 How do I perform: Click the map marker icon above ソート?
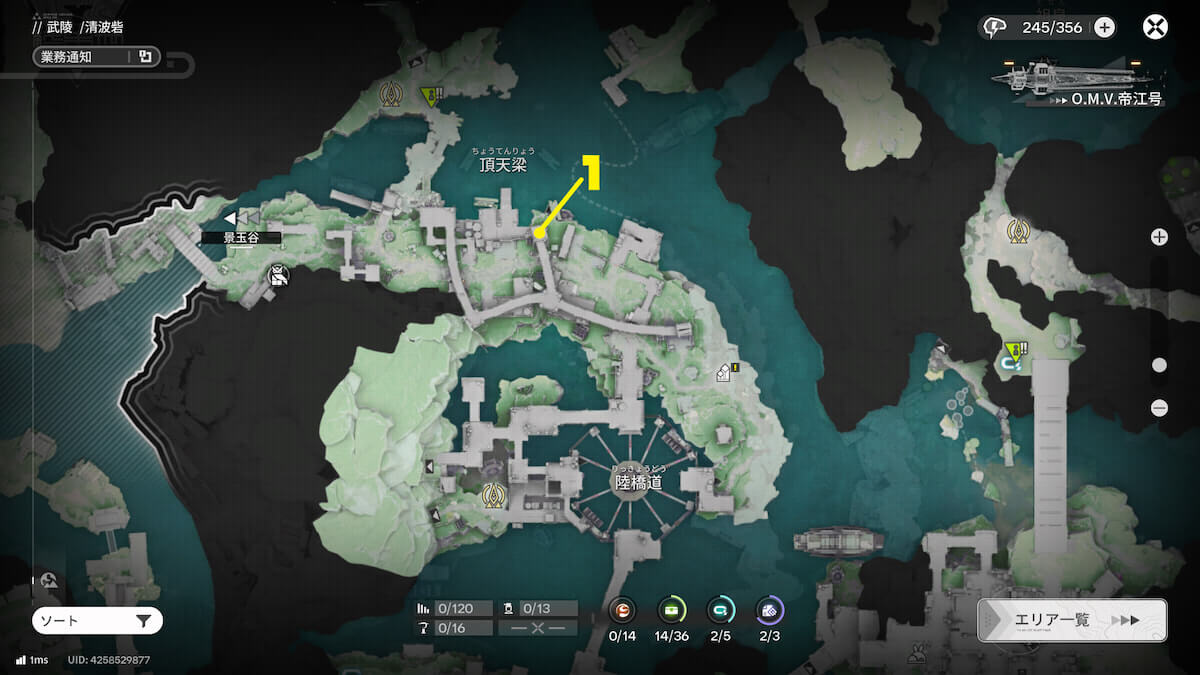[x=49, y=580]
